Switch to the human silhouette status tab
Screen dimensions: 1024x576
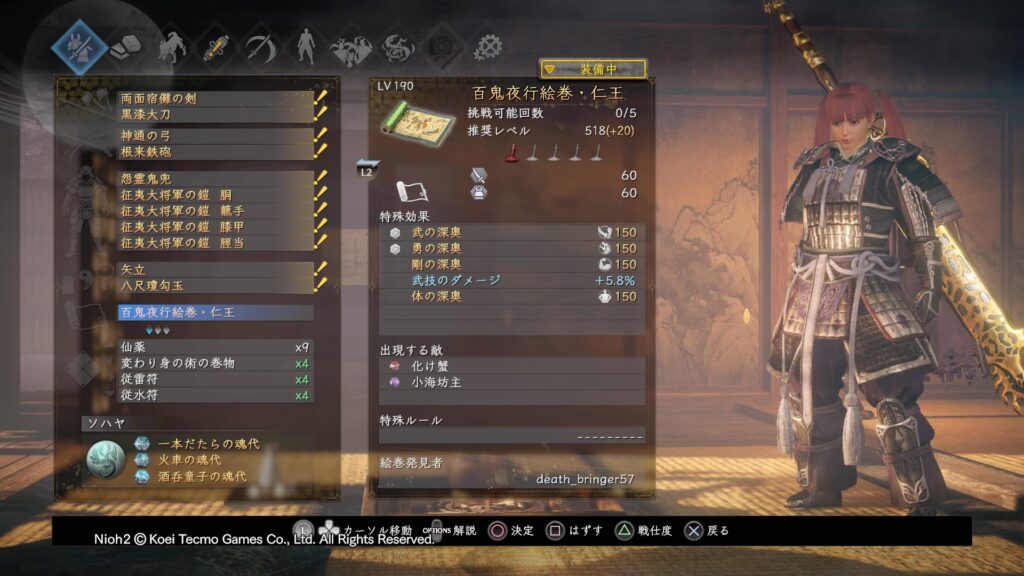click(x=303, y=47)
